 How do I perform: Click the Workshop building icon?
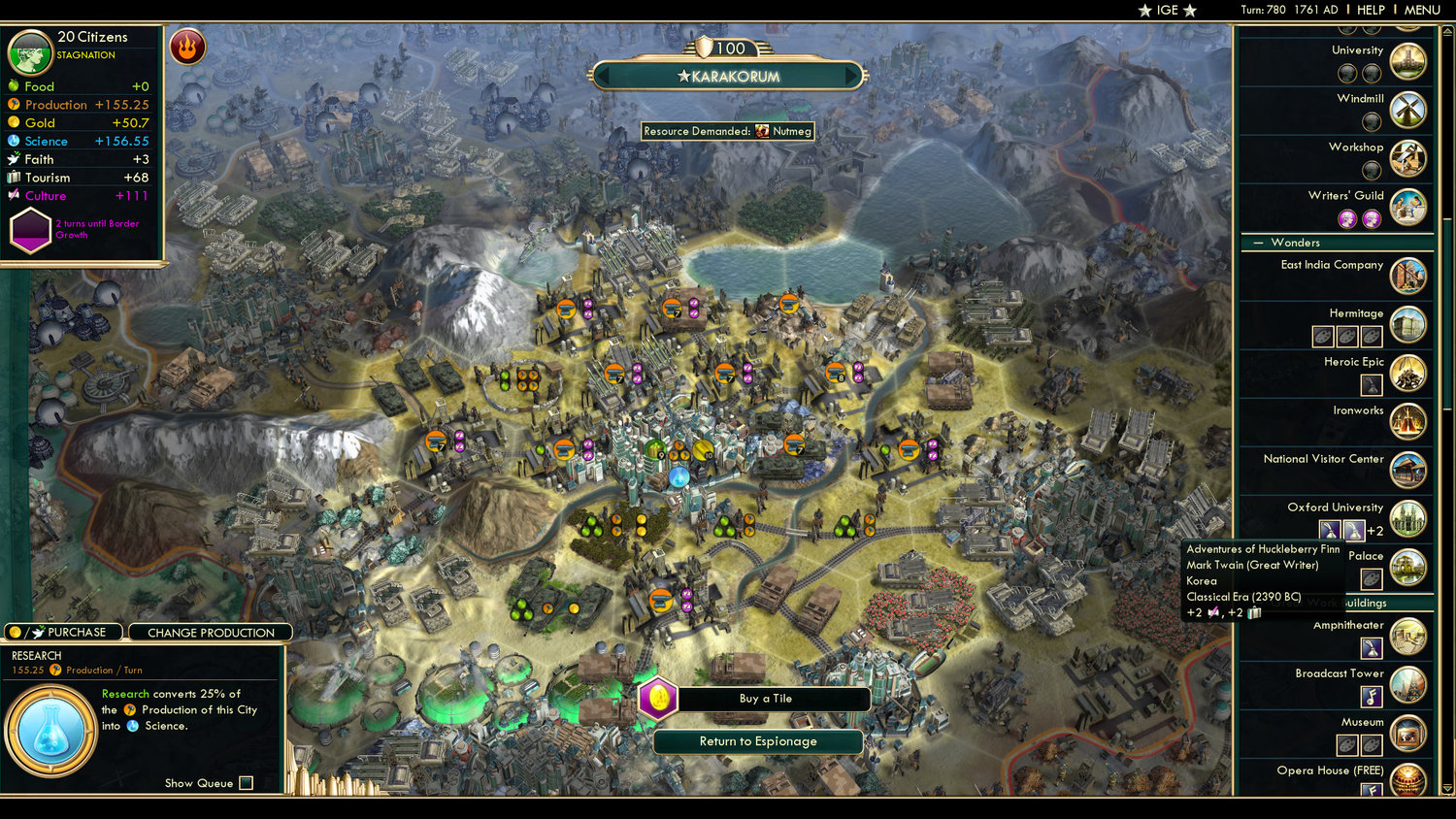pos(1406,157)
